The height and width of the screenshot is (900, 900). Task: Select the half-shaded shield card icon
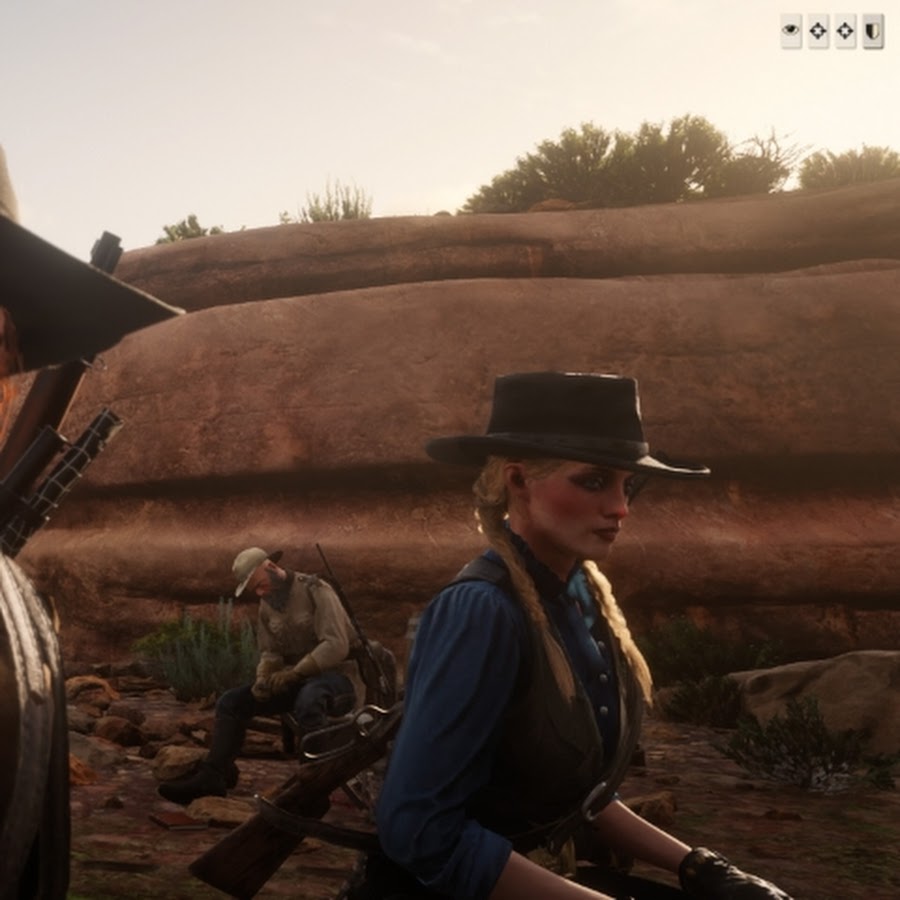point(872,31)
